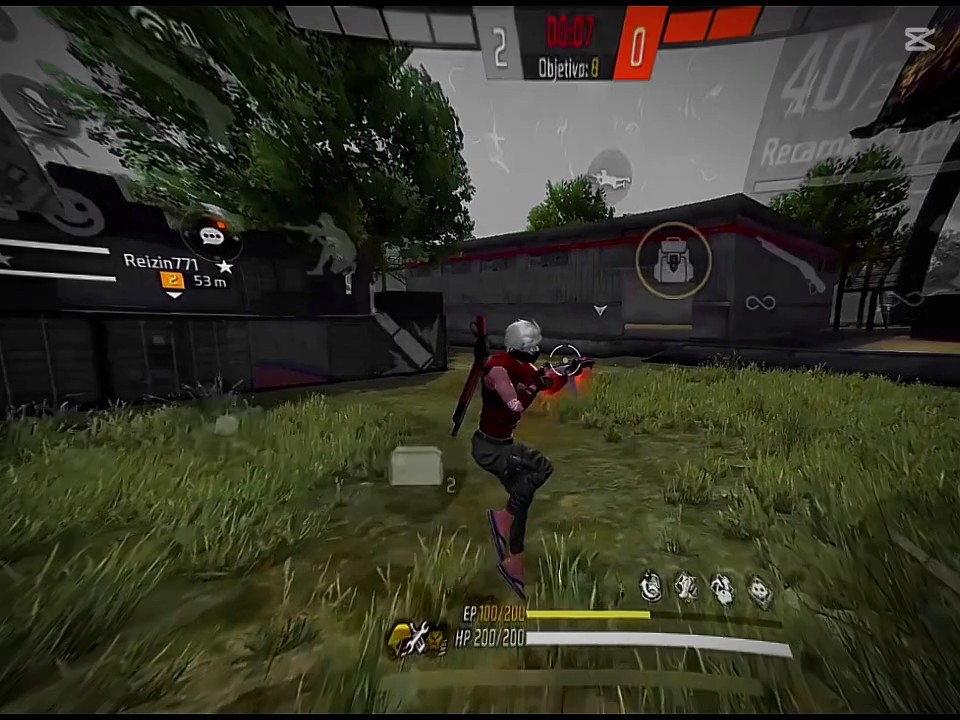Image resolution: width=960 pixels, height=720 pixels.
Task: Tap the helmet and wrench armor icon
Action: point(416,636)
